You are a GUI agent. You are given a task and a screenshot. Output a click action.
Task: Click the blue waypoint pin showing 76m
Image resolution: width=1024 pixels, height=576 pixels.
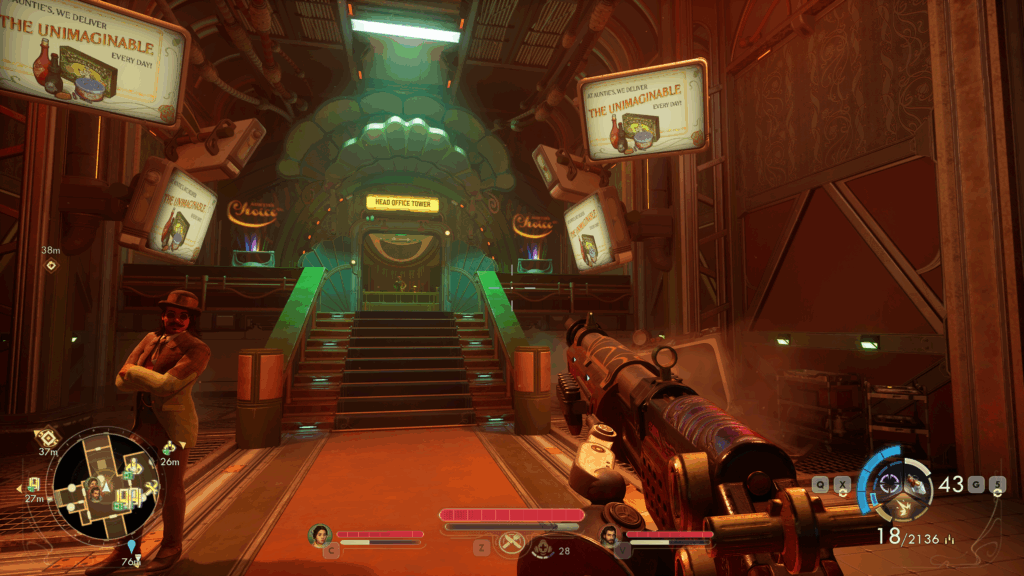132,546
